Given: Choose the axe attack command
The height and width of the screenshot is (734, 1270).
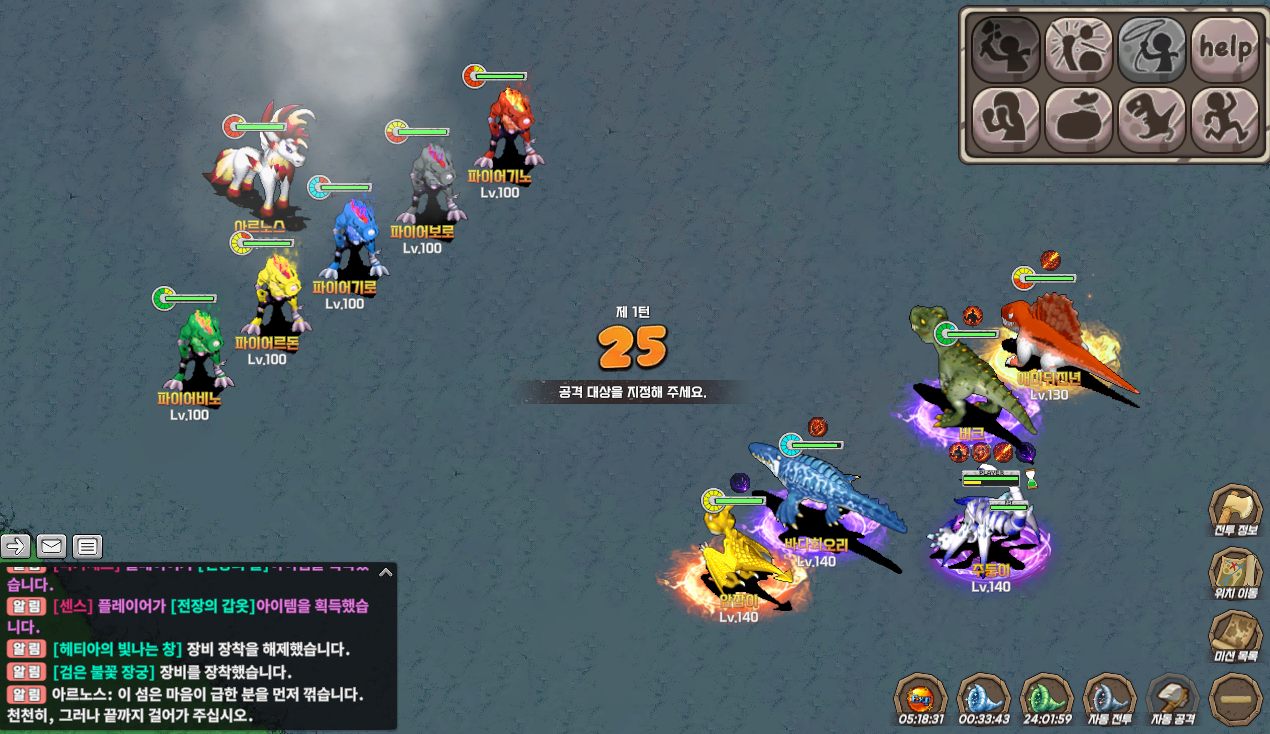Looking at the screenshot, I should click(x=1005, y=49).
